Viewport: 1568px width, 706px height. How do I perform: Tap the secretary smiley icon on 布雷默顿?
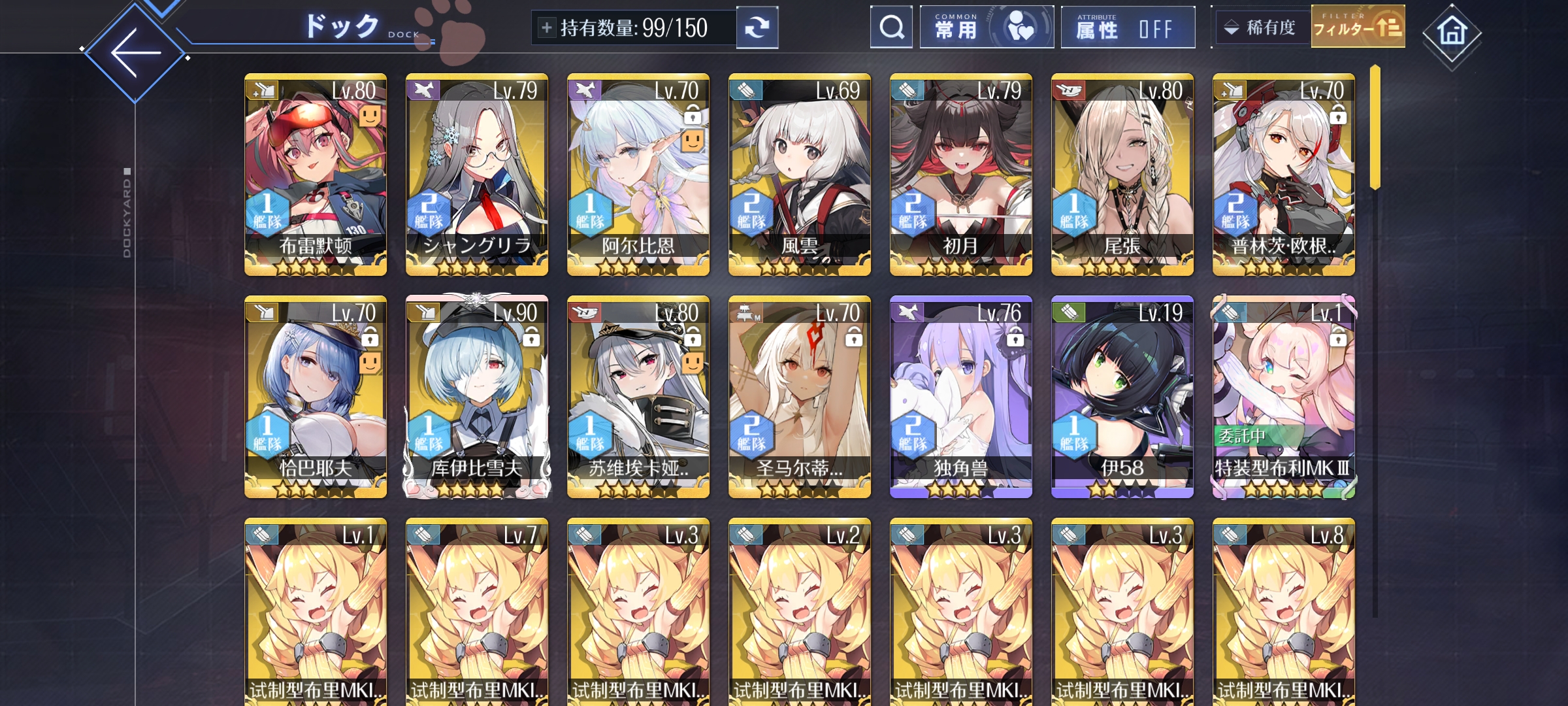(x=370, y=118)
